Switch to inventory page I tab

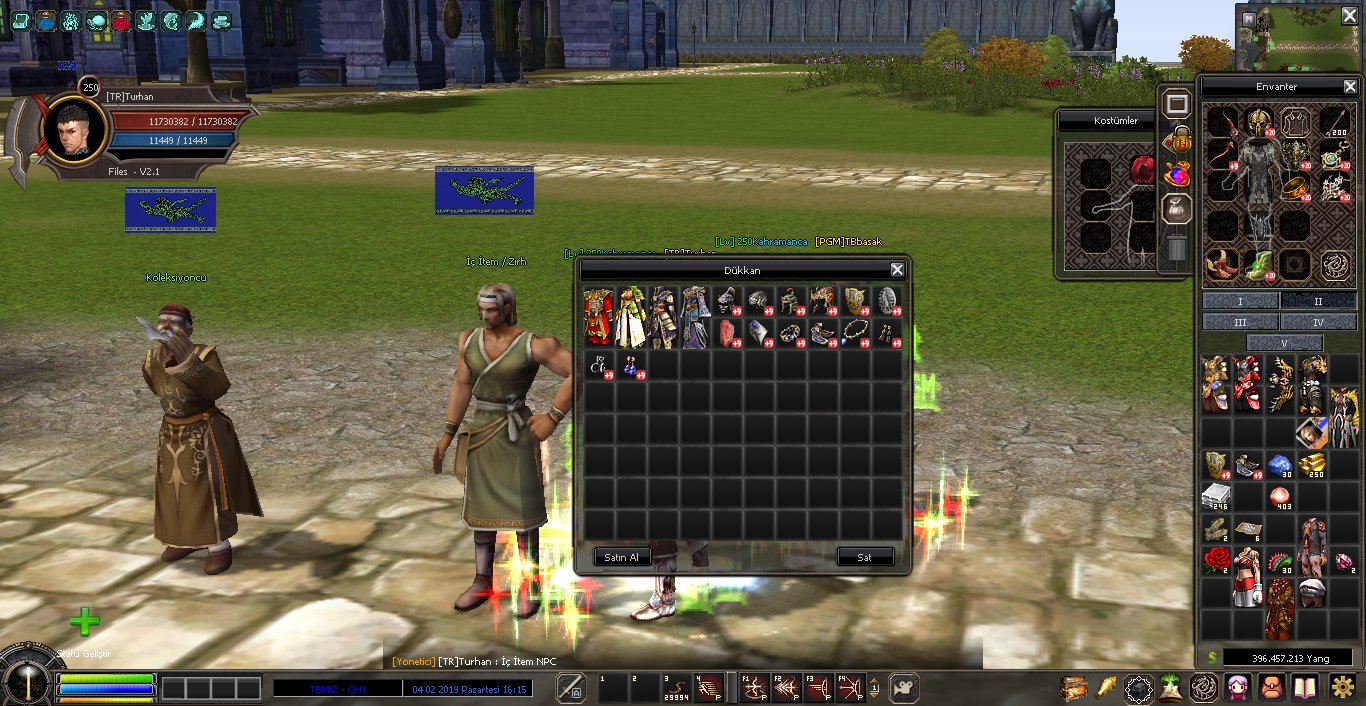click(1240, 301)
